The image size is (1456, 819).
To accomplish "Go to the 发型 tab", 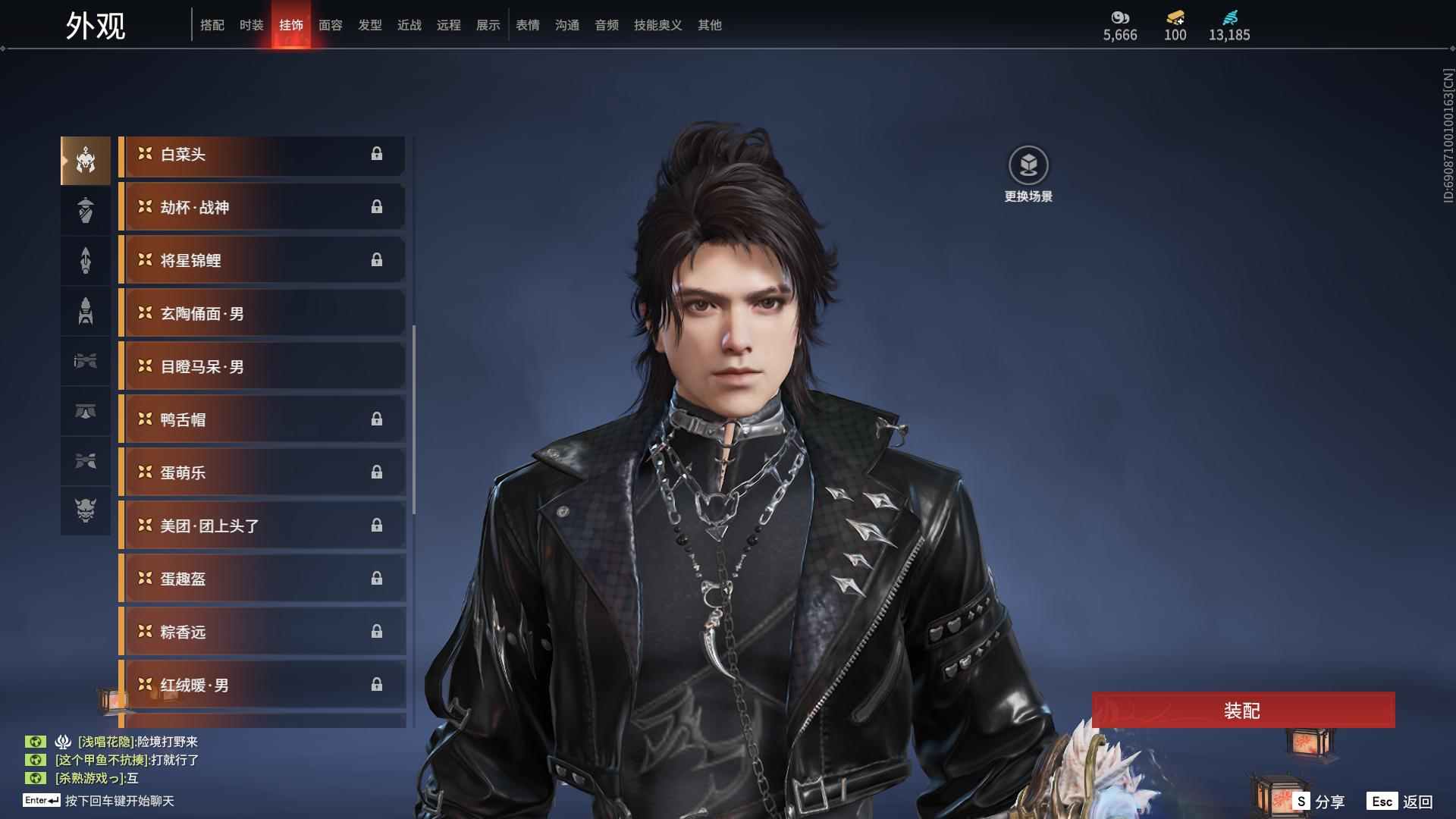I will coord(369,25).
